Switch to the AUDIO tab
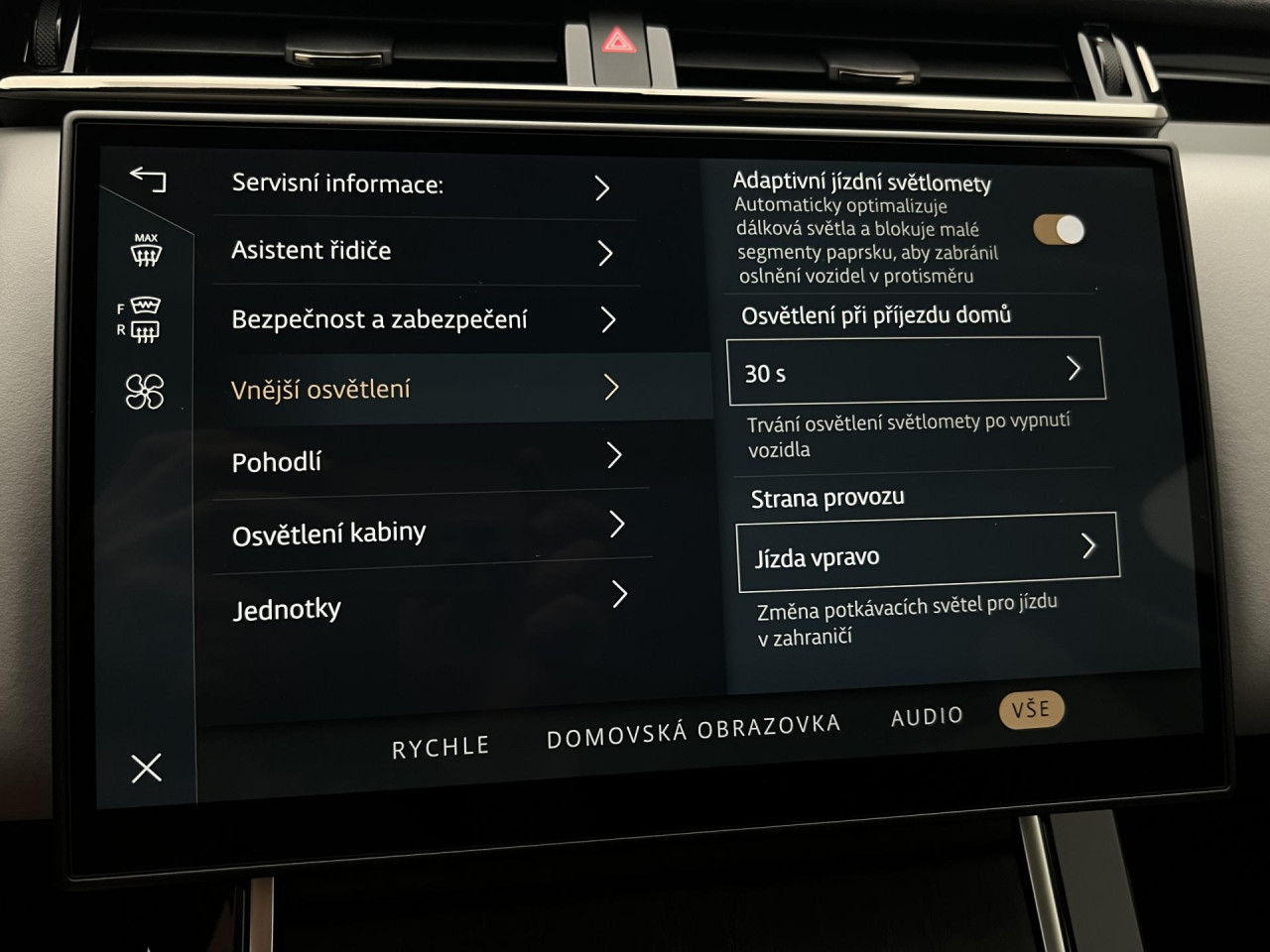The image size is (1270, 952). pyautogui.click(x=927, y=716)
